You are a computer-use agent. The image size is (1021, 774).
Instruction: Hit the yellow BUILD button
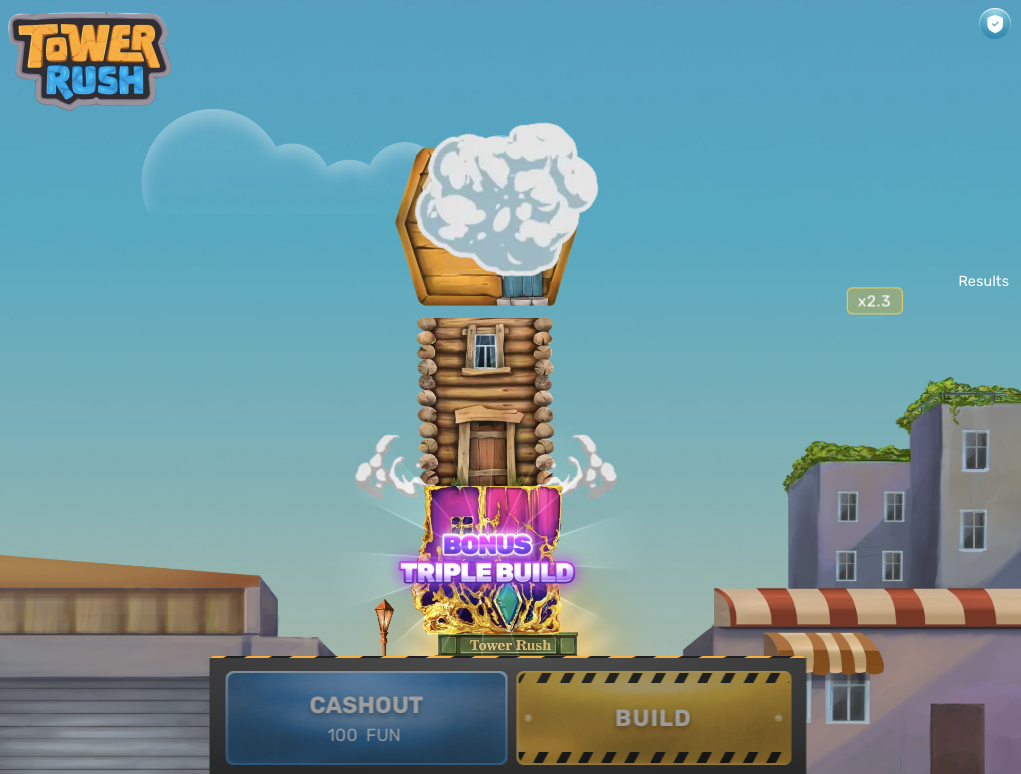pos(653,718)
